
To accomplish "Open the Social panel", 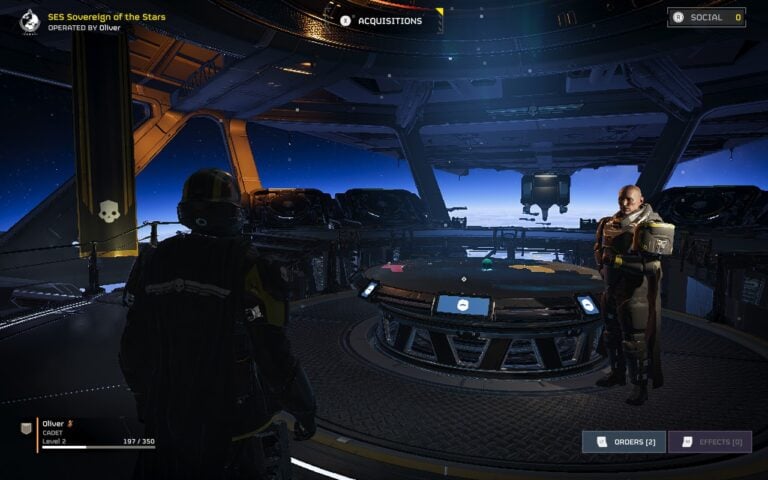I will coord(706,17).
